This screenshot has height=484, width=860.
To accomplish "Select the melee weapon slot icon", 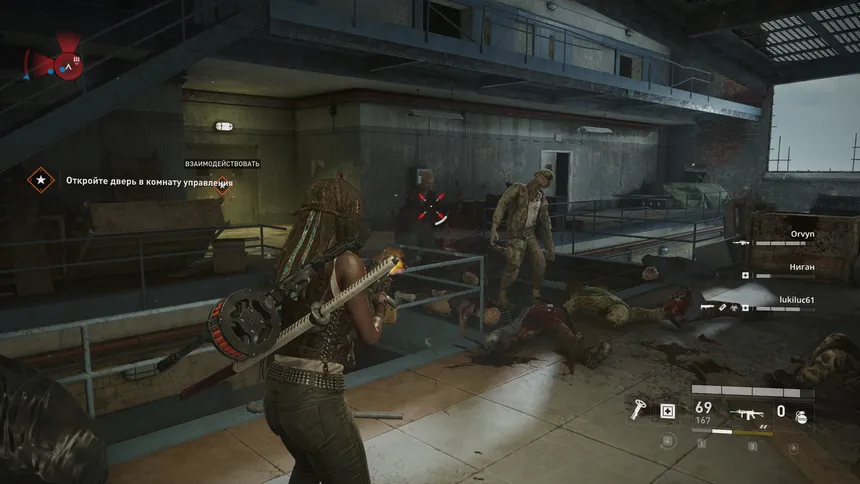I will pos(638,410).
